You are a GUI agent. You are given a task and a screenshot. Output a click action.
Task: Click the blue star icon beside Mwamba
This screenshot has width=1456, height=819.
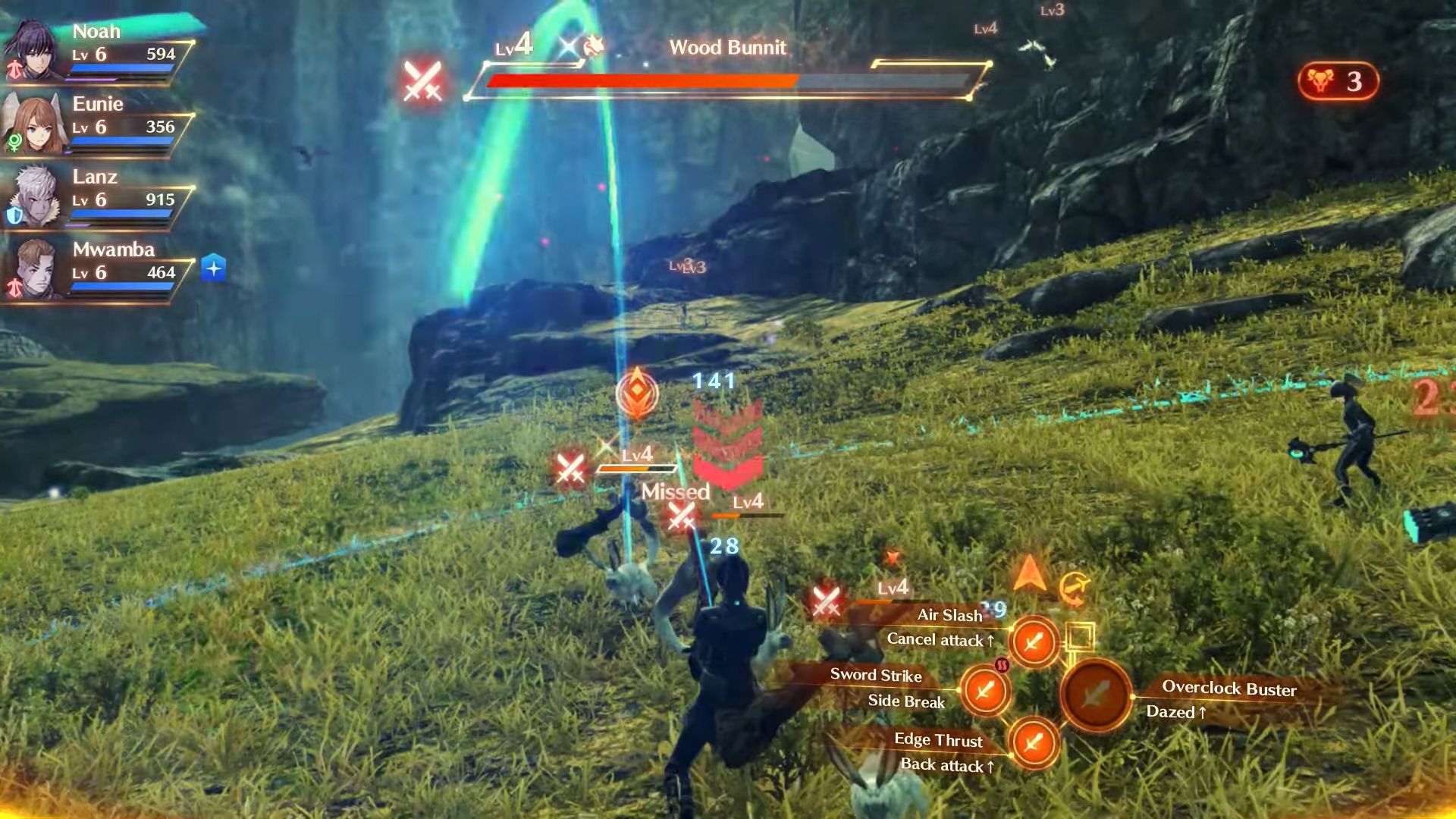(x=214, y=268)
